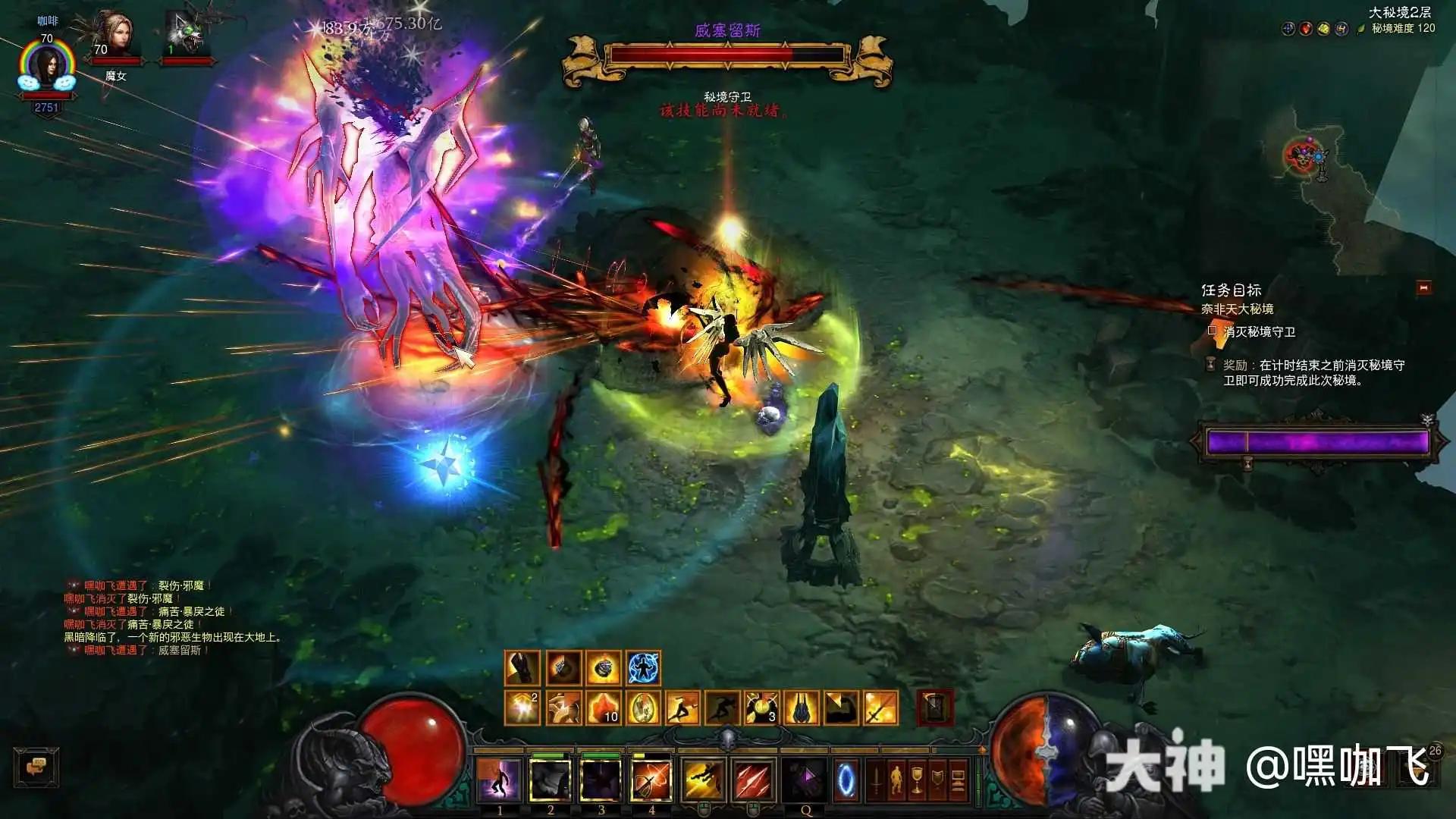Image resolution: width=1456 pixels, height=819 pixels.
Task: Use the potion in the Q slot
Action: click(x=805, y=780)
